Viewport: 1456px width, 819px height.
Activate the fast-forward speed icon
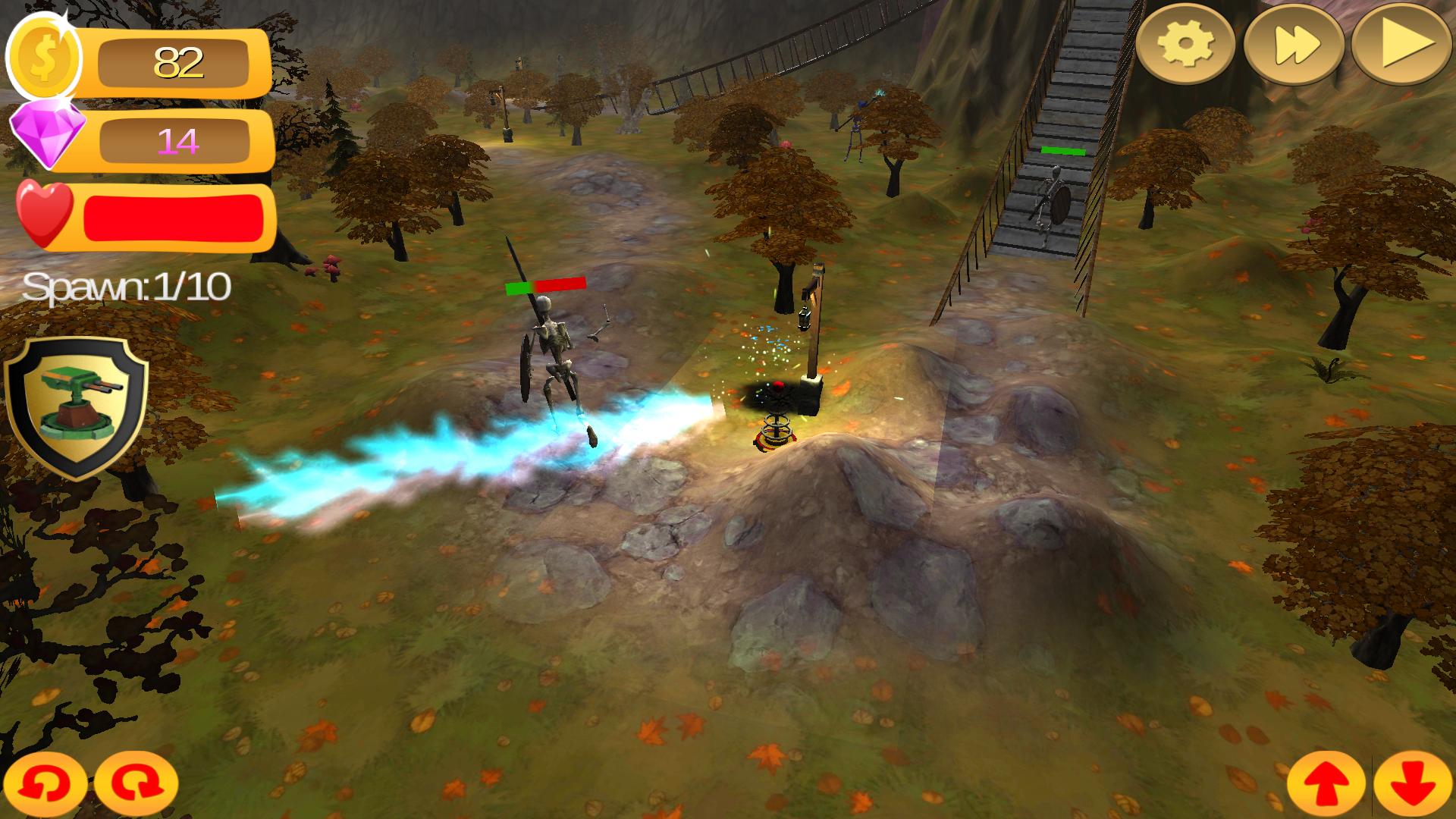[x=1299, y=45]
